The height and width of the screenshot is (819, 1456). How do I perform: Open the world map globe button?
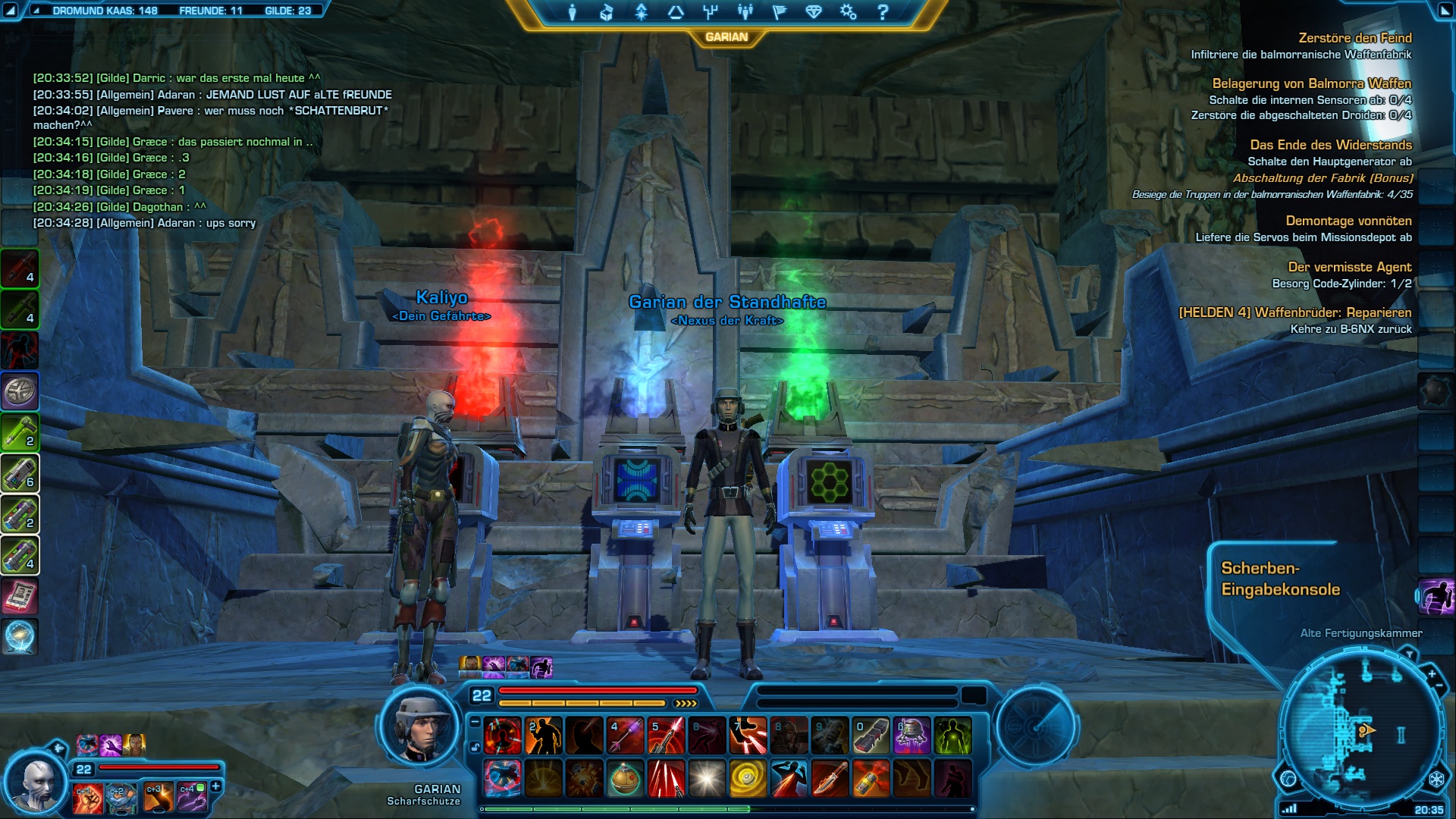point(1288,779)
